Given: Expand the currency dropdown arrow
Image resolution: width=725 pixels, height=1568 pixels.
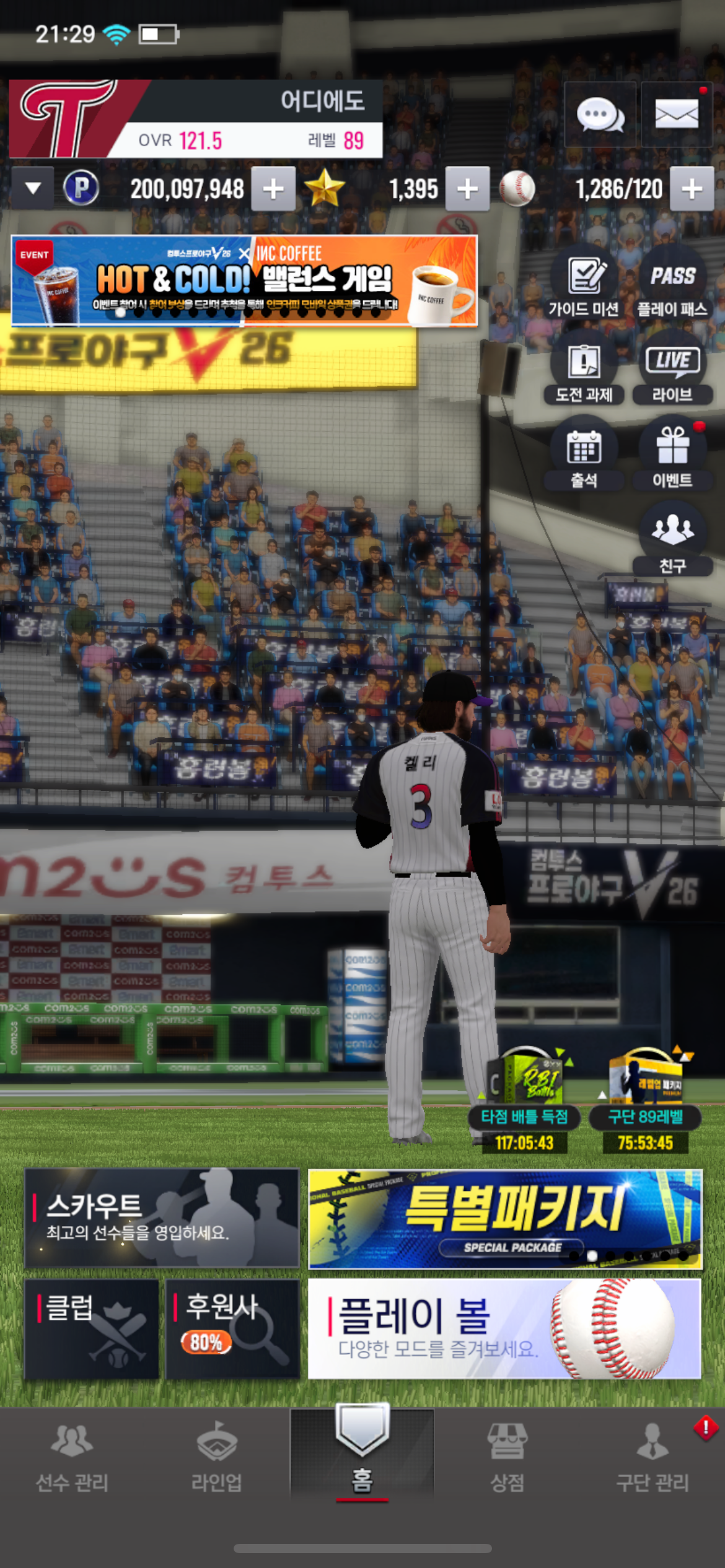Looking at the screenshot, I should point(33,188).
